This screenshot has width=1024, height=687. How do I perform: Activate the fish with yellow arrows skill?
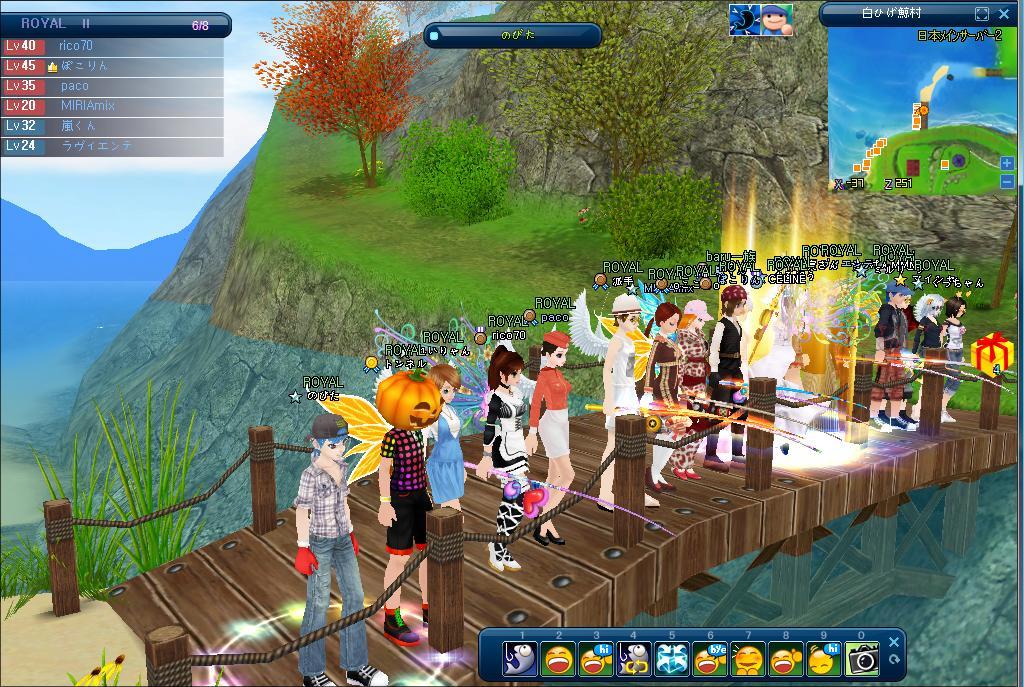pos(634,659)
